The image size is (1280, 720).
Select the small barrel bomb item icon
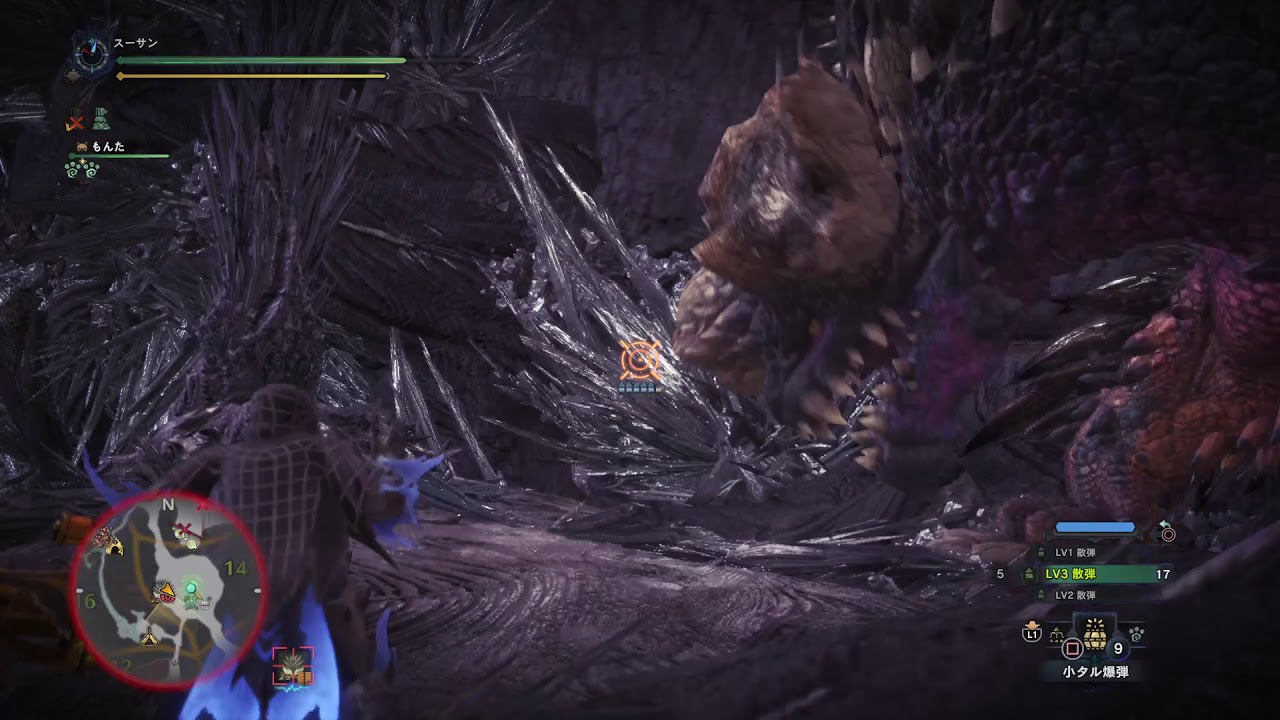coord(1093,636)
